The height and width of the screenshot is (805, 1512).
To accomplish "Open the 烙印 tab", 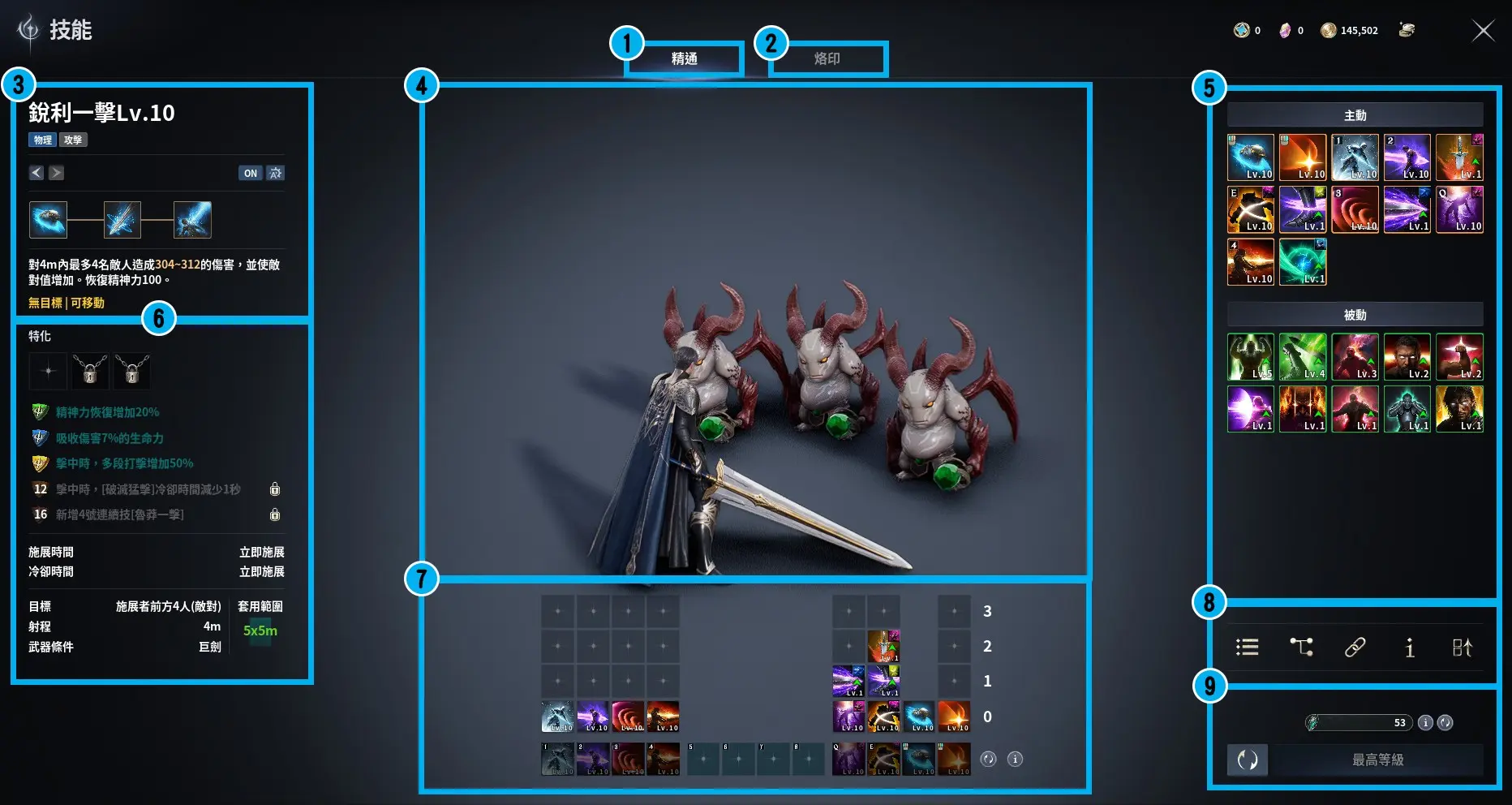I will coord(827,58).
